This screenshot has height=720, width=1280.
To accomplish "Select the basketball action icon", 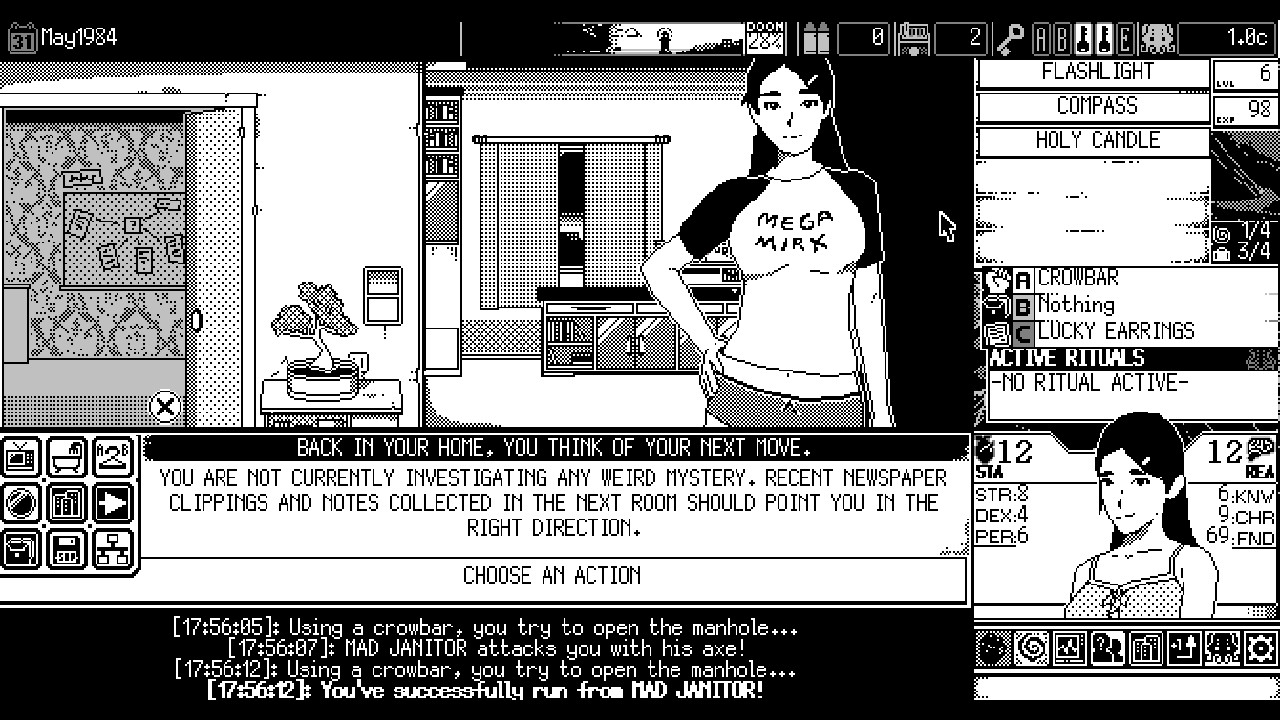I will click(x=20, y=503).
